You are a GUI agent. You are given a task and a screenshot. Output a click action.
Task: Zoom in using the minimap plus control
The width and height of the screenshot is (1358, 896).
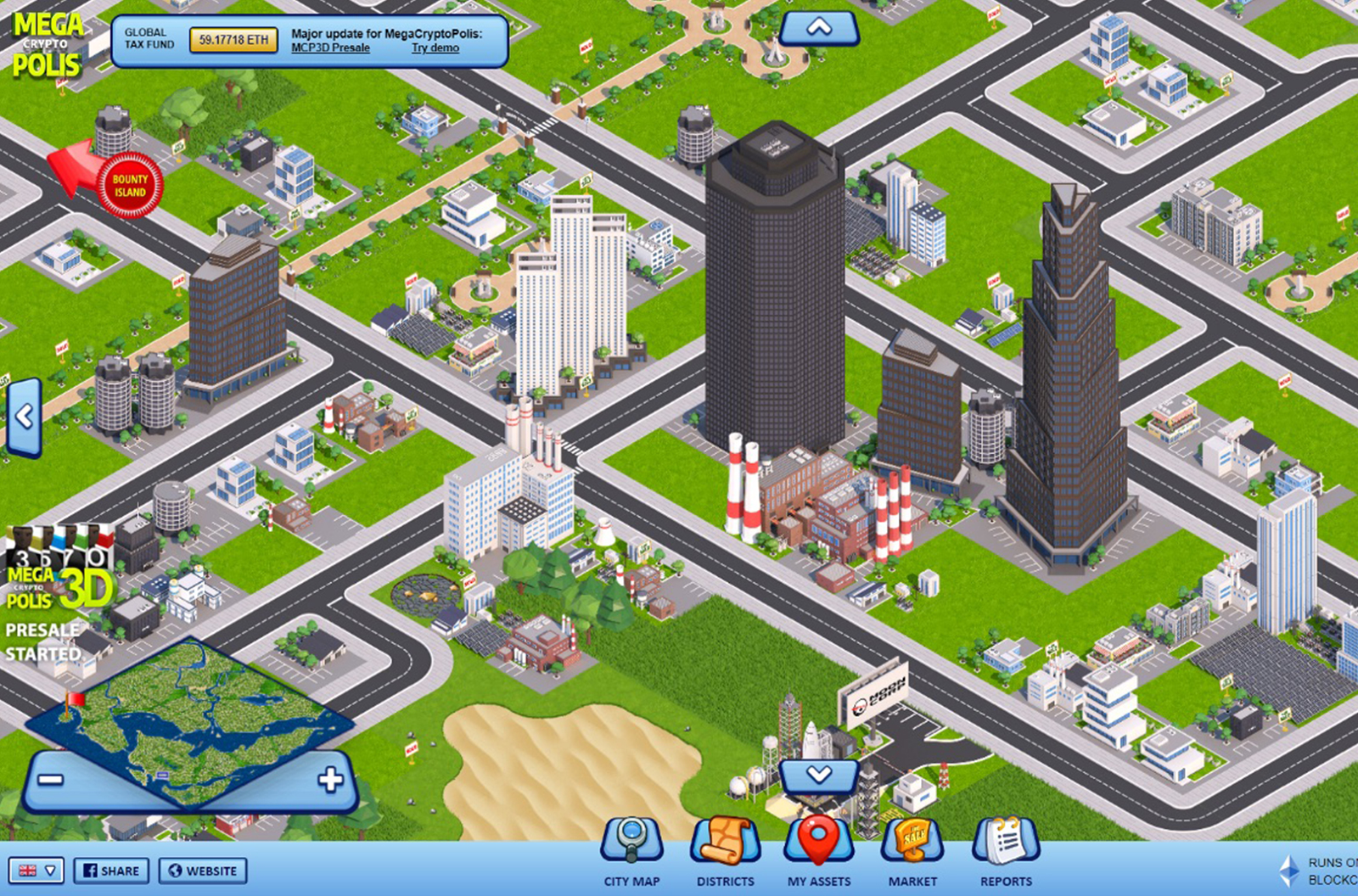click(330, 777)
